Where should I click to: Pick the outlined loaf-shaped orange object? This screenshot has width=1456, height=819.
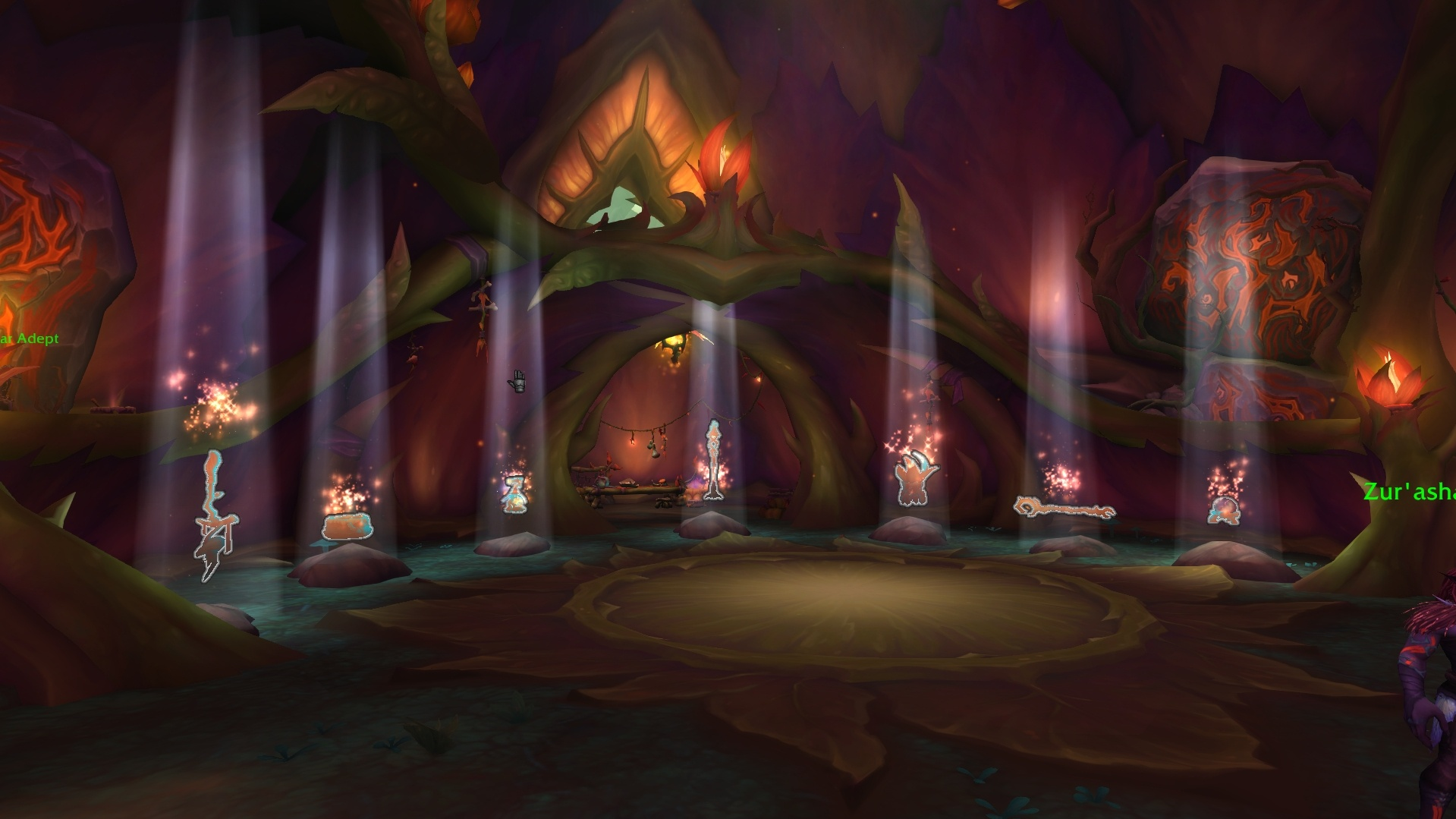tap(347, 526)
